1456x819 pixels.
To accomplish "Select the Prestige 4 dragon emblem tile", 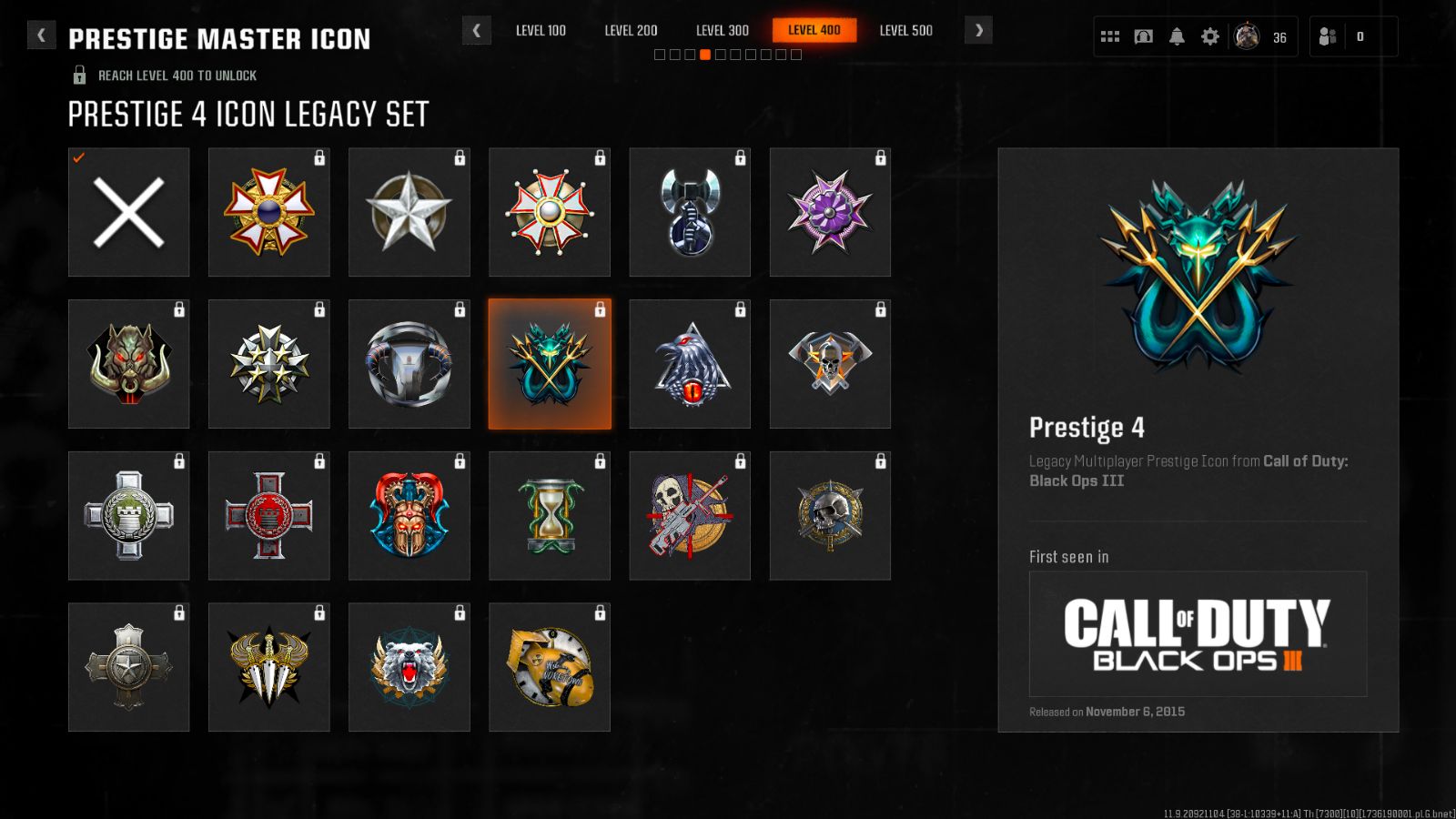I will pyautogui.click(x=550, y=363).
